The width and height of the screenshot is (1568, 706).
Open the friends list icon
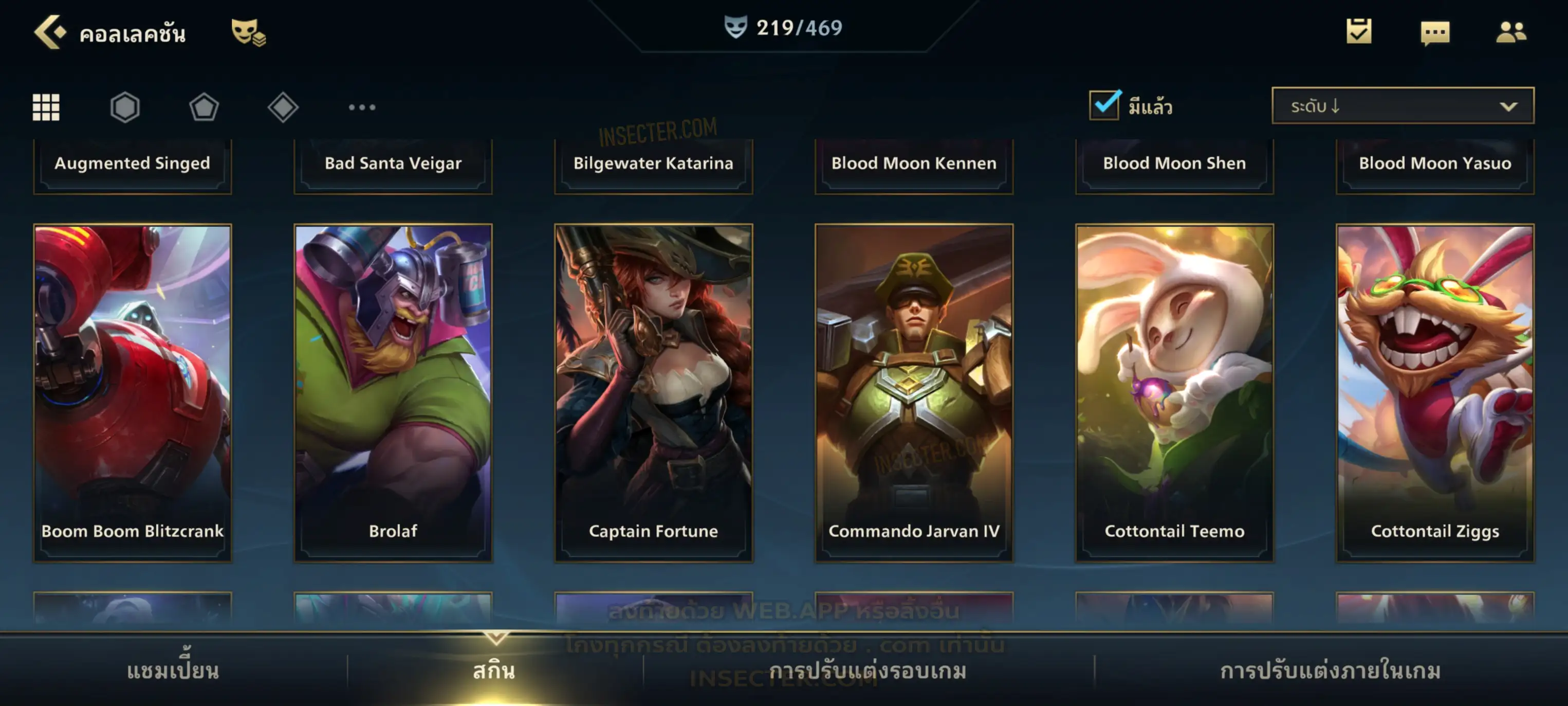(x=1510, y=32)
